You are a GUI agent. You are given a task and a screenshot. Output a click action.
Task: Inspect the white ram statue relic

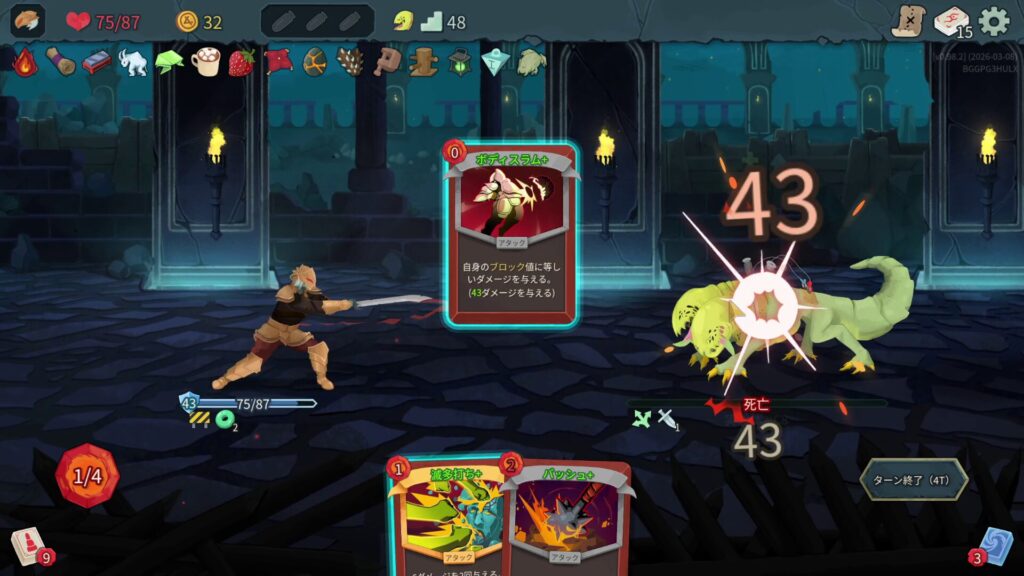tap(132, 62)
